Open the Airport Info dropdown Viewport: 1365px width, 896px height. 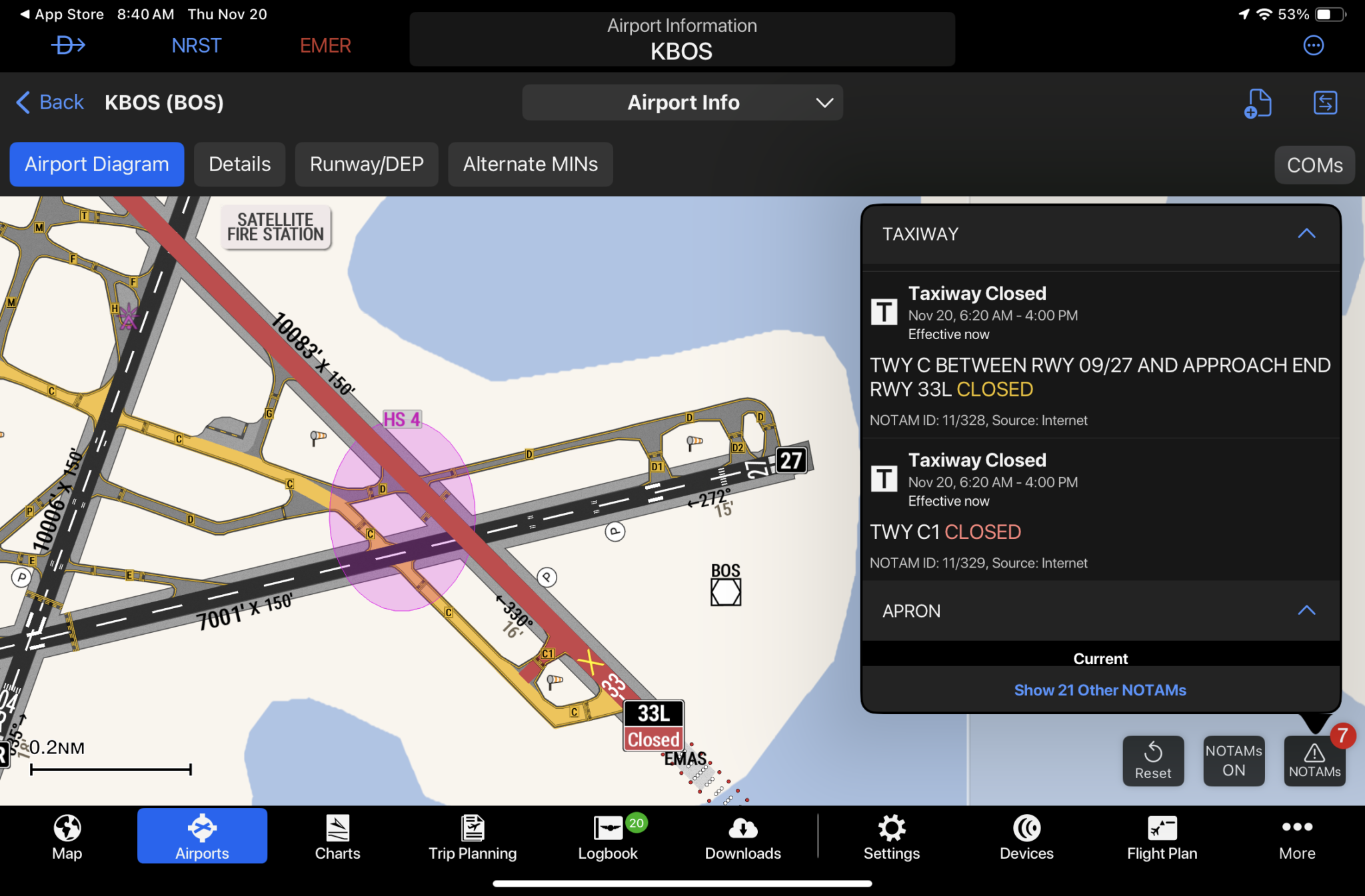pos(682,103)
